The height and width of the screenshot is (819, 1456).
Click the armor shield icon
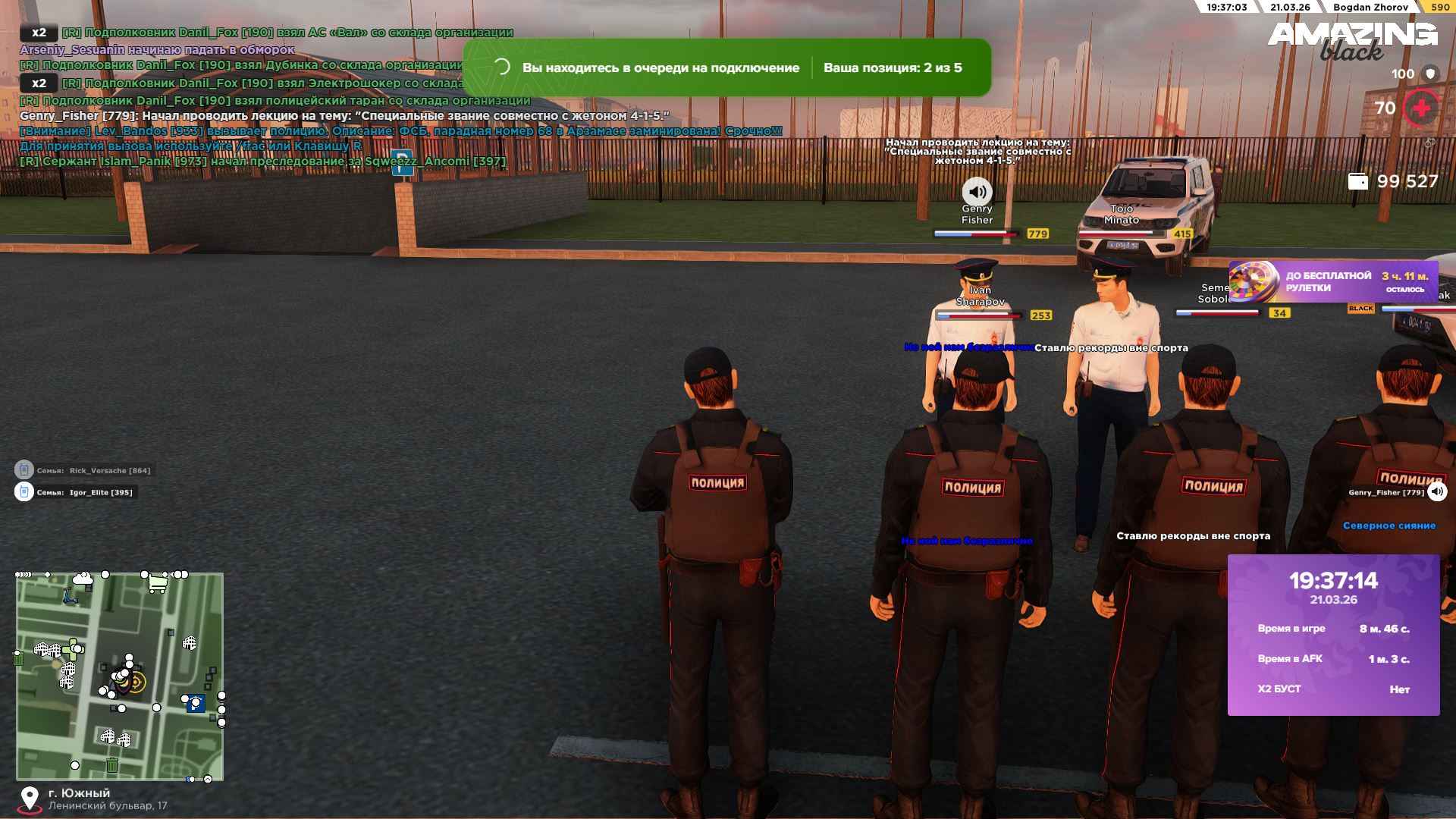(1431, 74)
